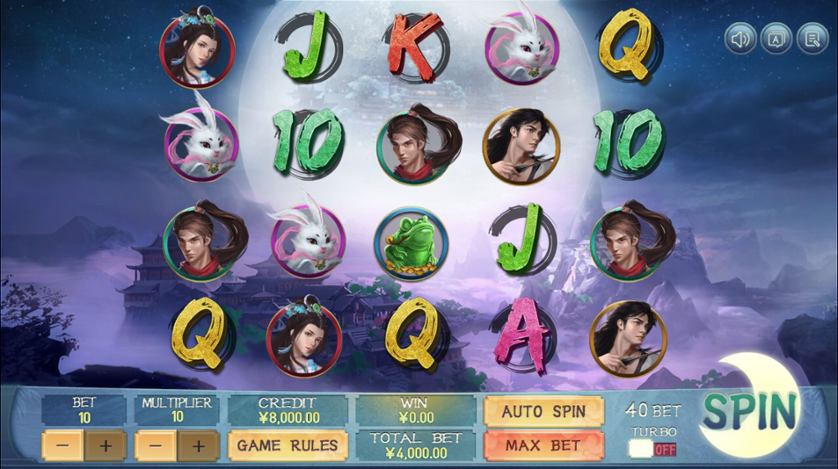Increase the Bet value with plus
This screenshot has height=469, width=838.
pyautogui.click(x=105, y=445)
